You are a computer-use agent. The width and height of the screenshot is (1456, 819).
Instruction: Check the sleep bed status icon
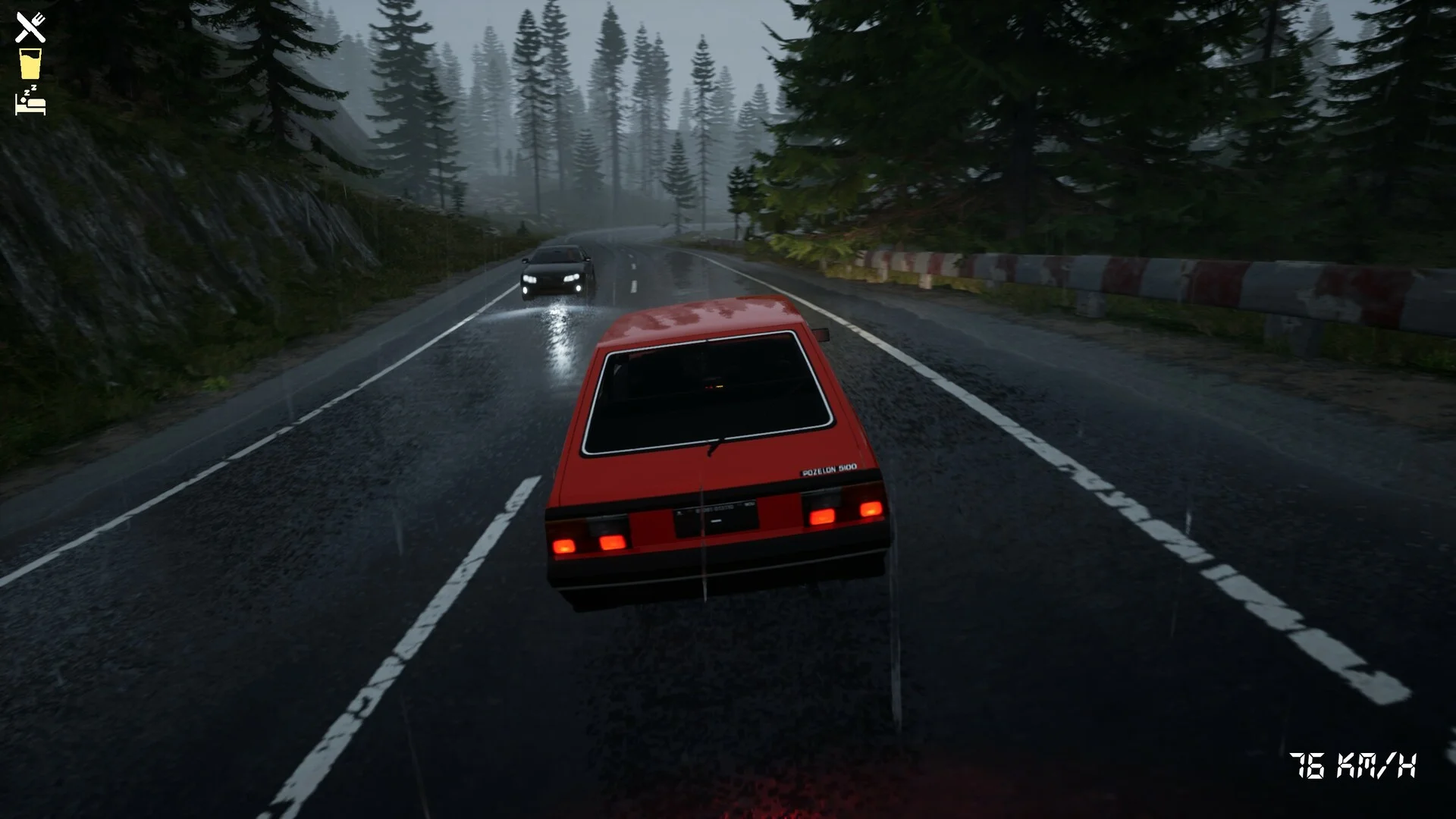tap(30, 101)
